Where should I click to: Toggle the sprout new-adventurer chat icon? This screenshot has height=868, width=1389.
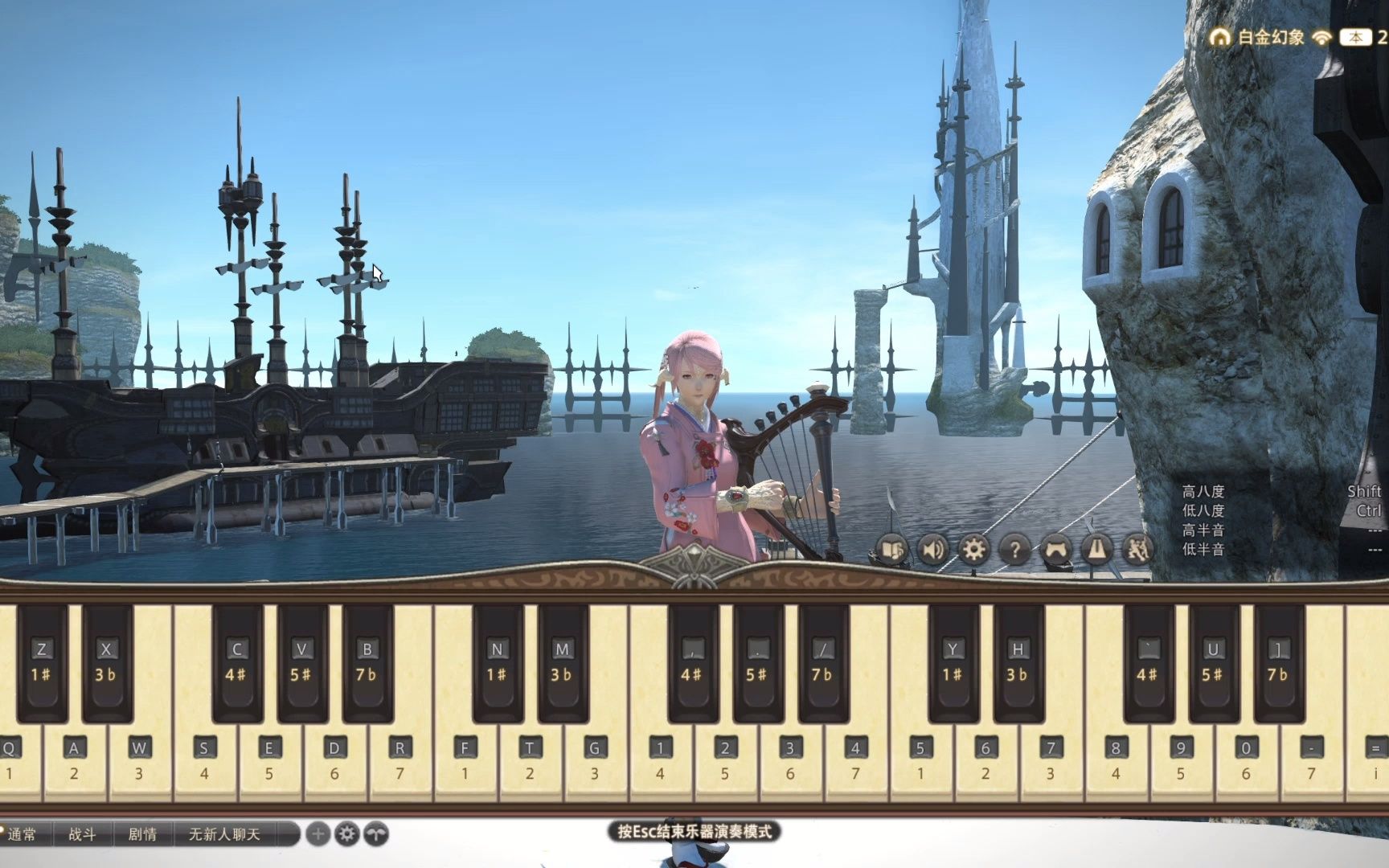point(375,834)
